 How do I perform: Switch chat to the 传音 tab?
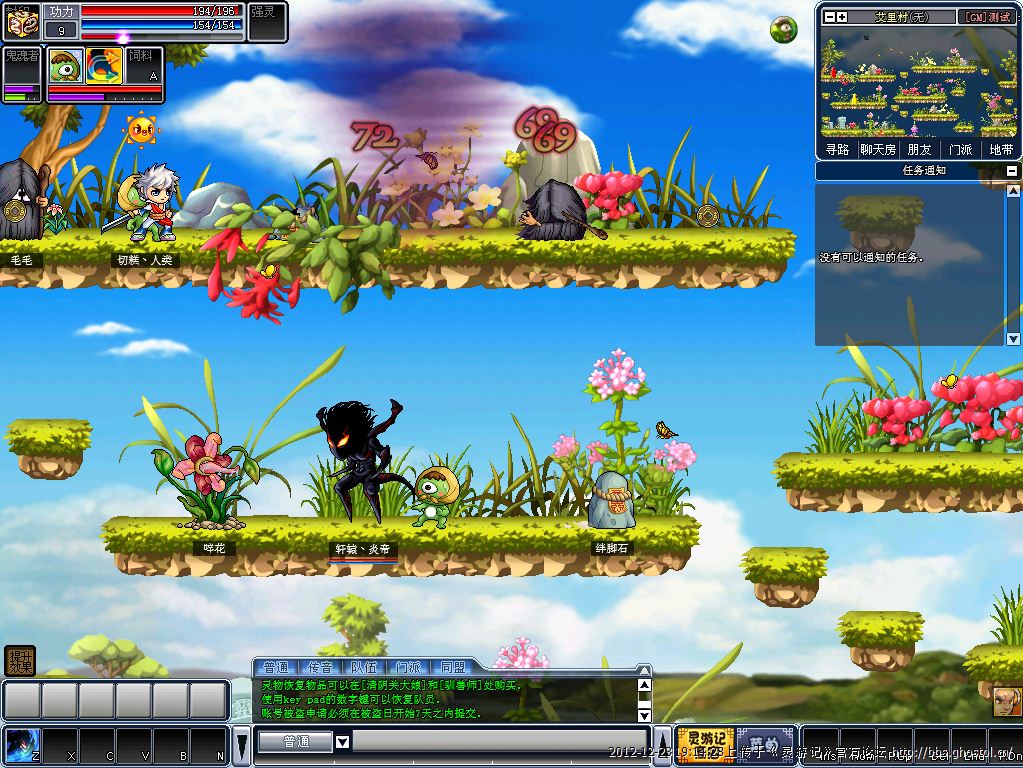tap(320, 667)
